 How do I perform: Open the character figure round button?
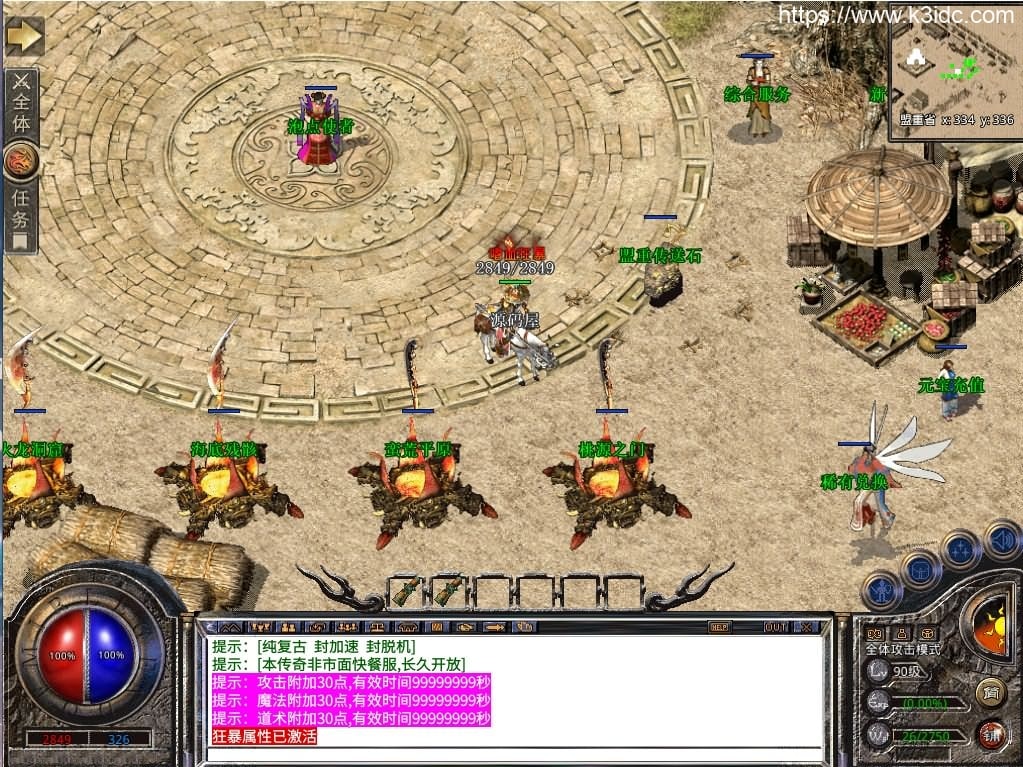881,590
